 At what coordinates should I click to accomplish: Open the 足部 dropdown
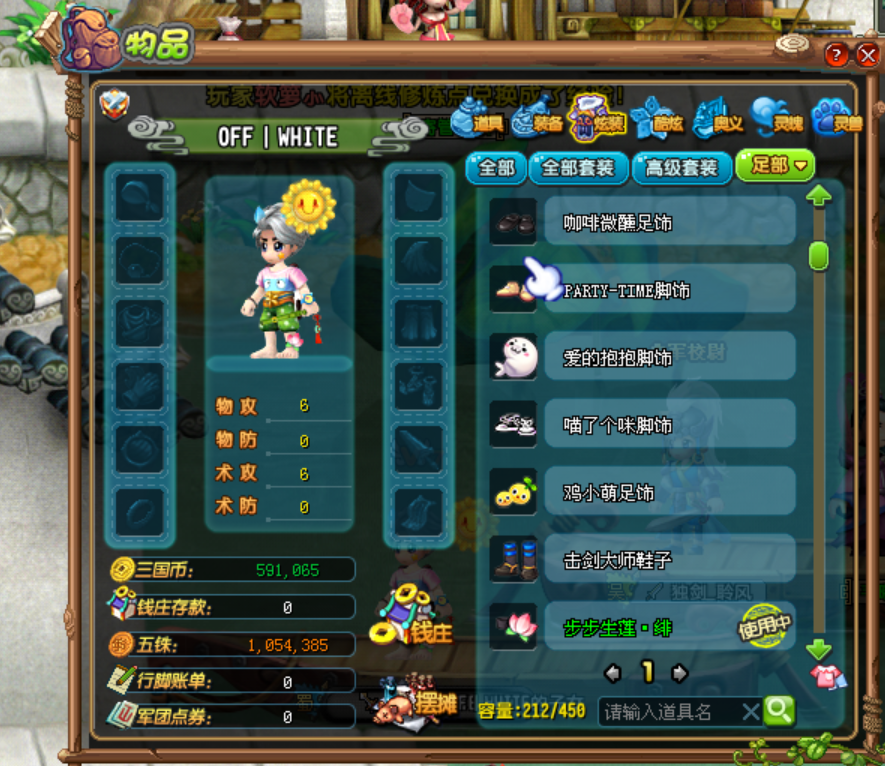tap(775, 166)
